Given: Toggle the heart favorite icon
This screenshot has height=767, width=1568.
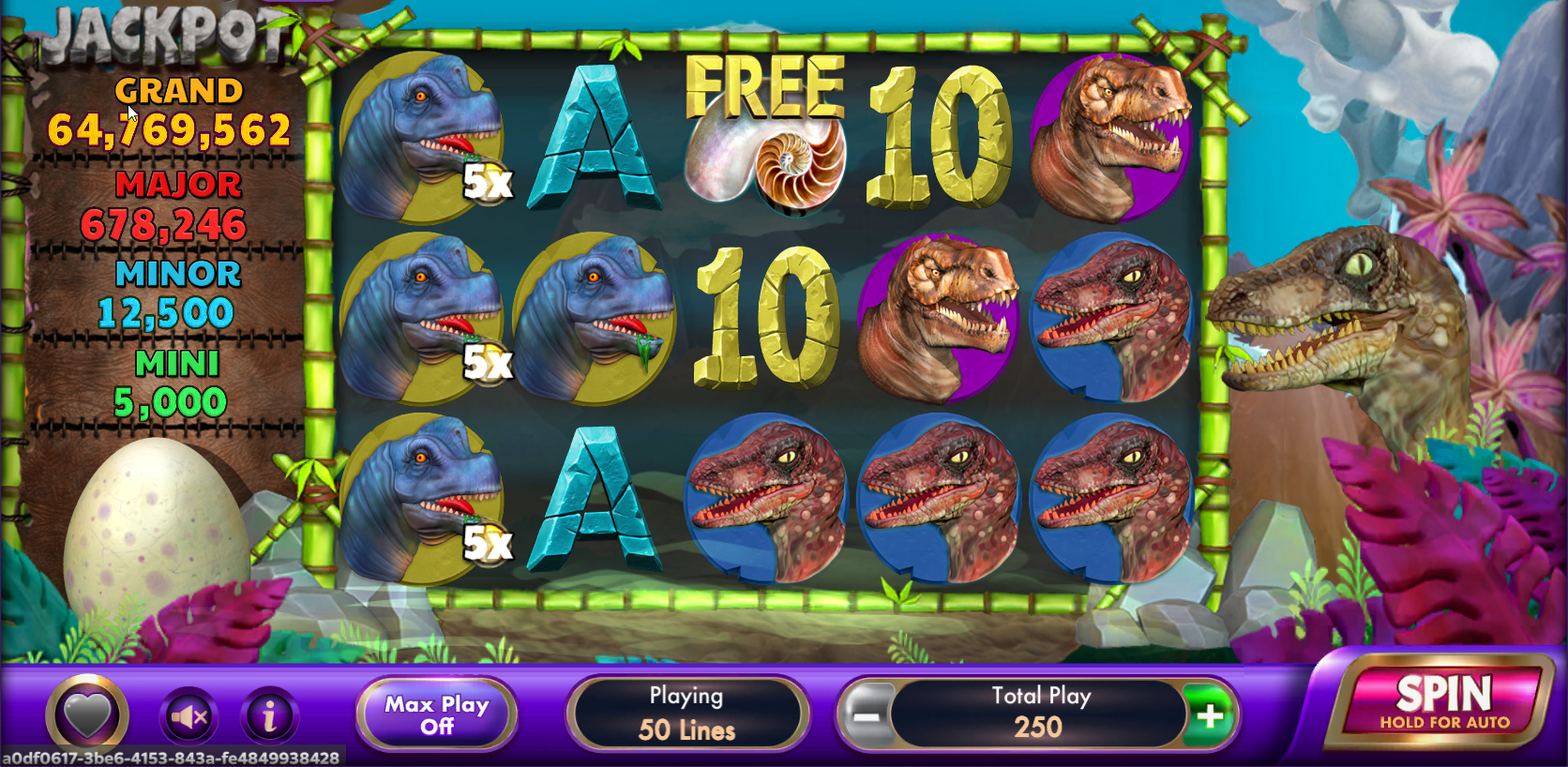Looking at the screenshot, I should tap(86, 714).
